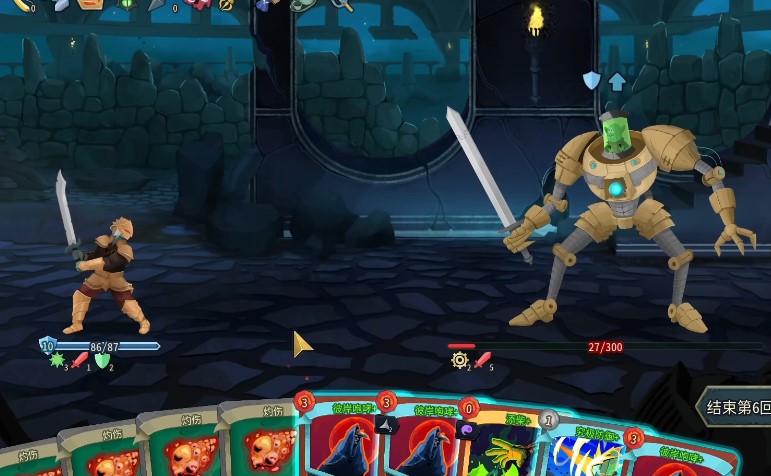Select the zero-cost green figure card
771x476 pixels.
click(x=500, y=445)
